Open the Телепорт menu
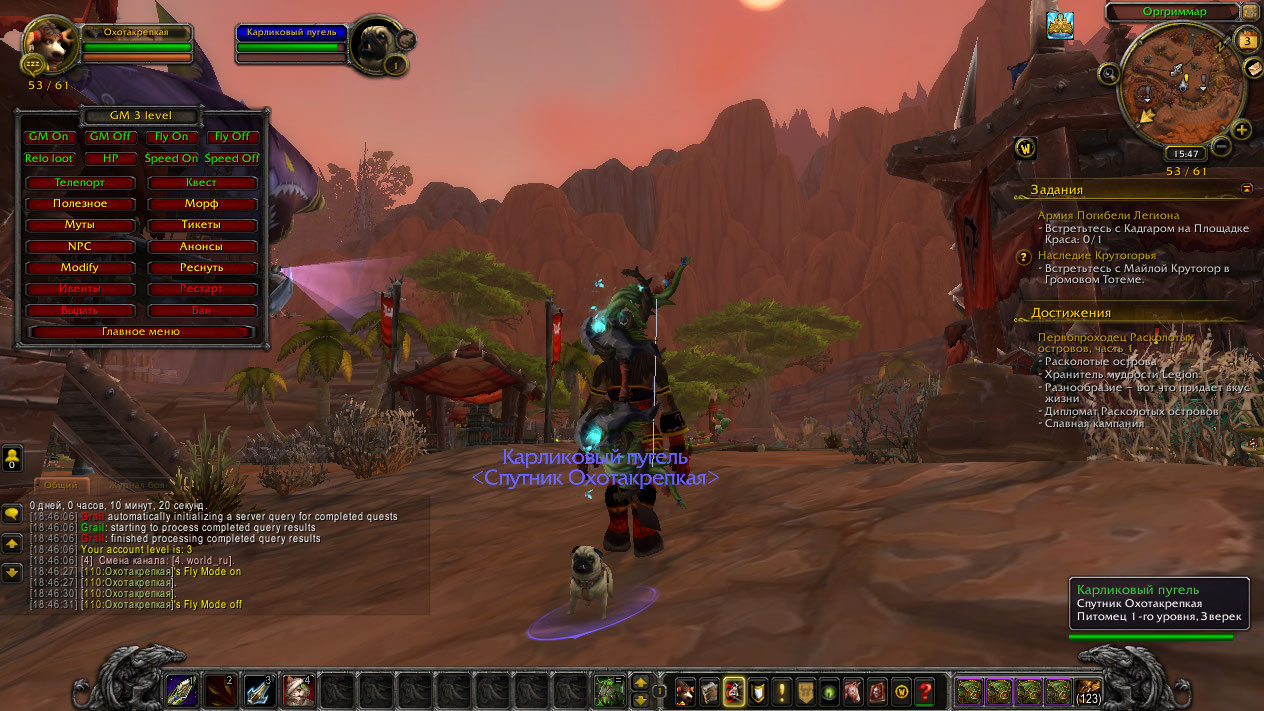The image size is (1264, 711). [x=80, y=183]
